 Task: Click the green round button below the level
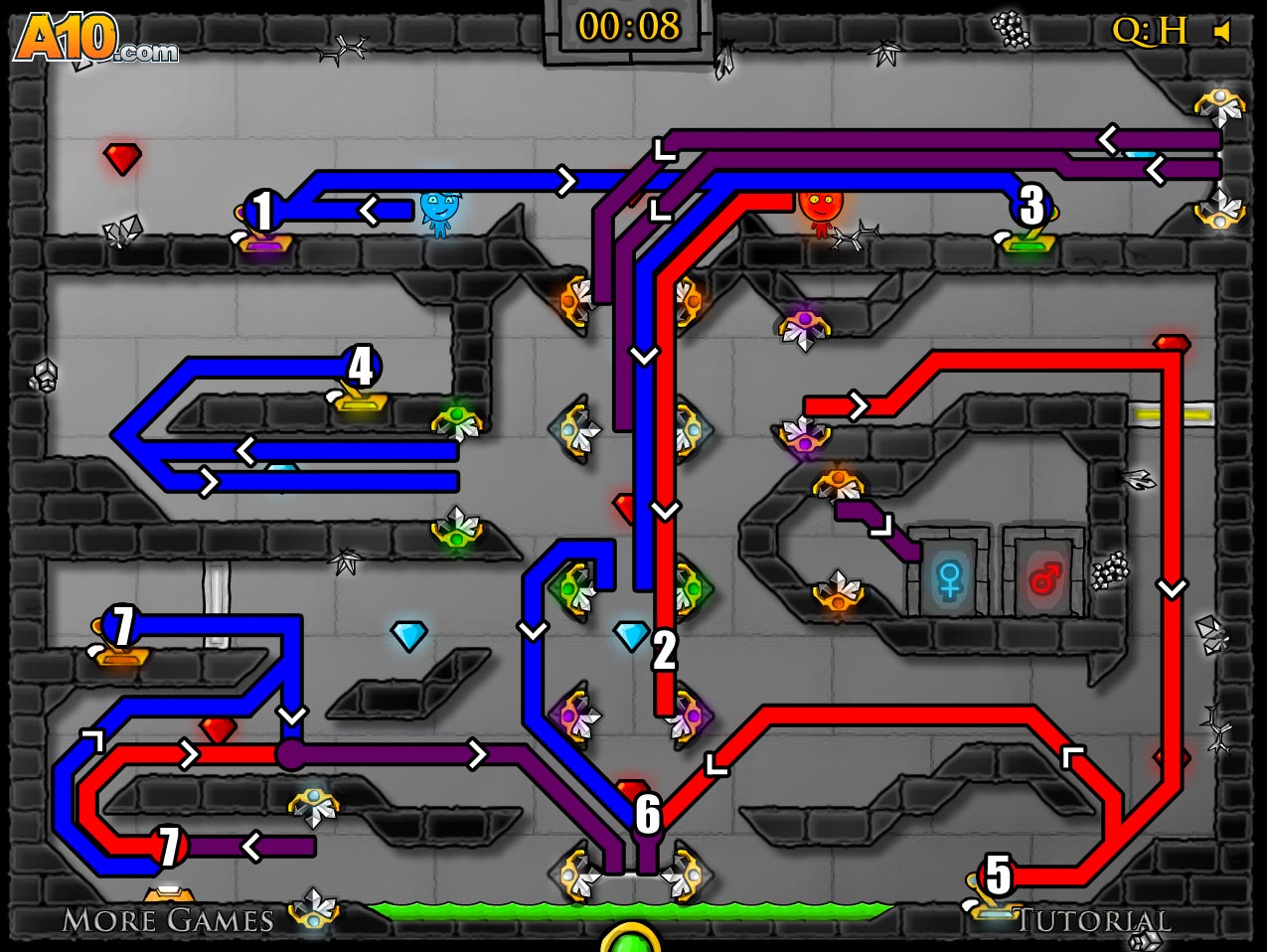coord(630,940)
